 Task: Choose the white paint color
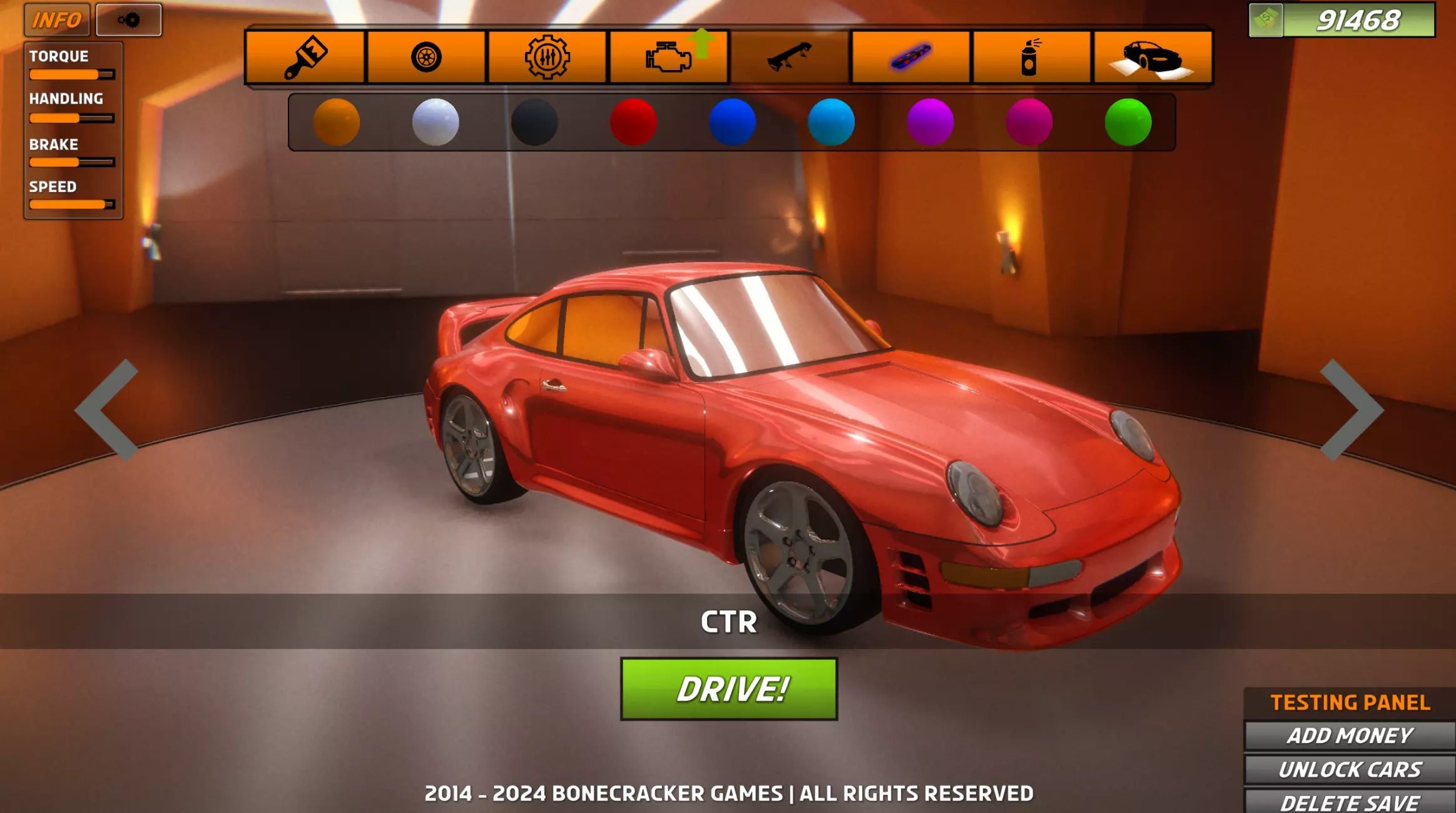point(435,122)
